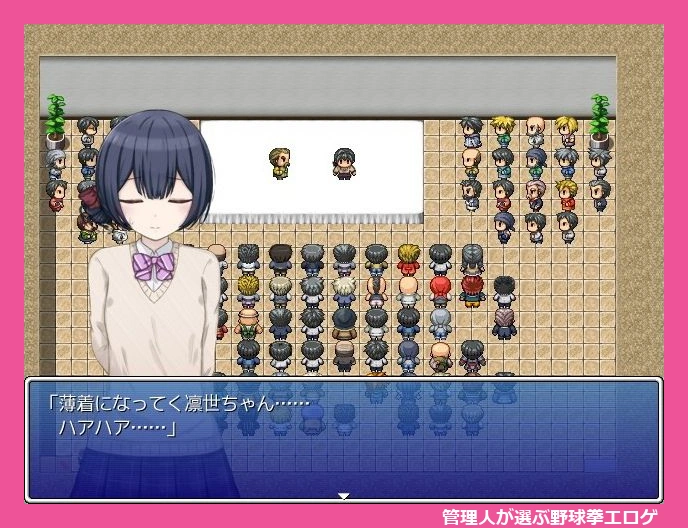Click the dialogue box to advance text
688x528 pixels.
coord(343,438)
